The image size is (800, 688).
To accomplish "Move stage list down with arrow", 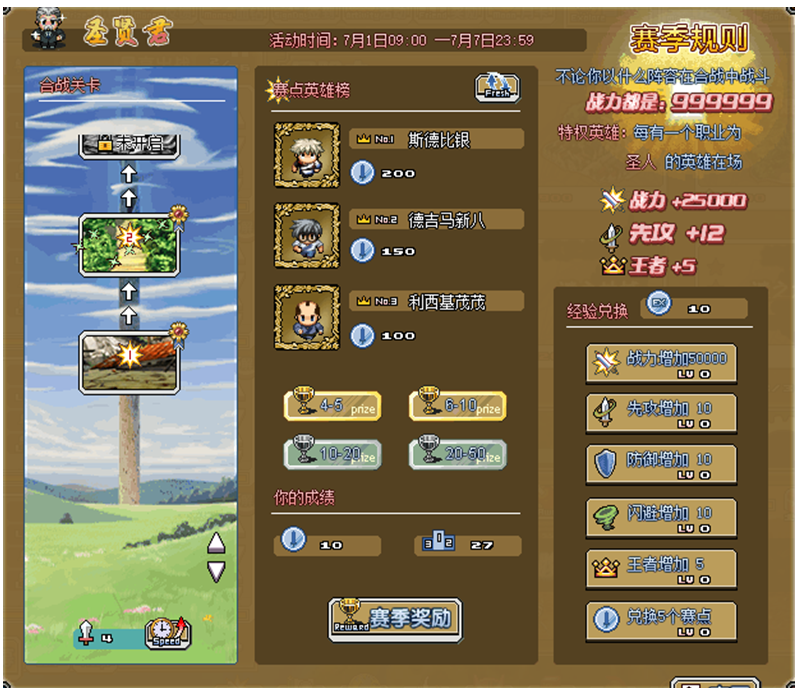I will 216,572.
